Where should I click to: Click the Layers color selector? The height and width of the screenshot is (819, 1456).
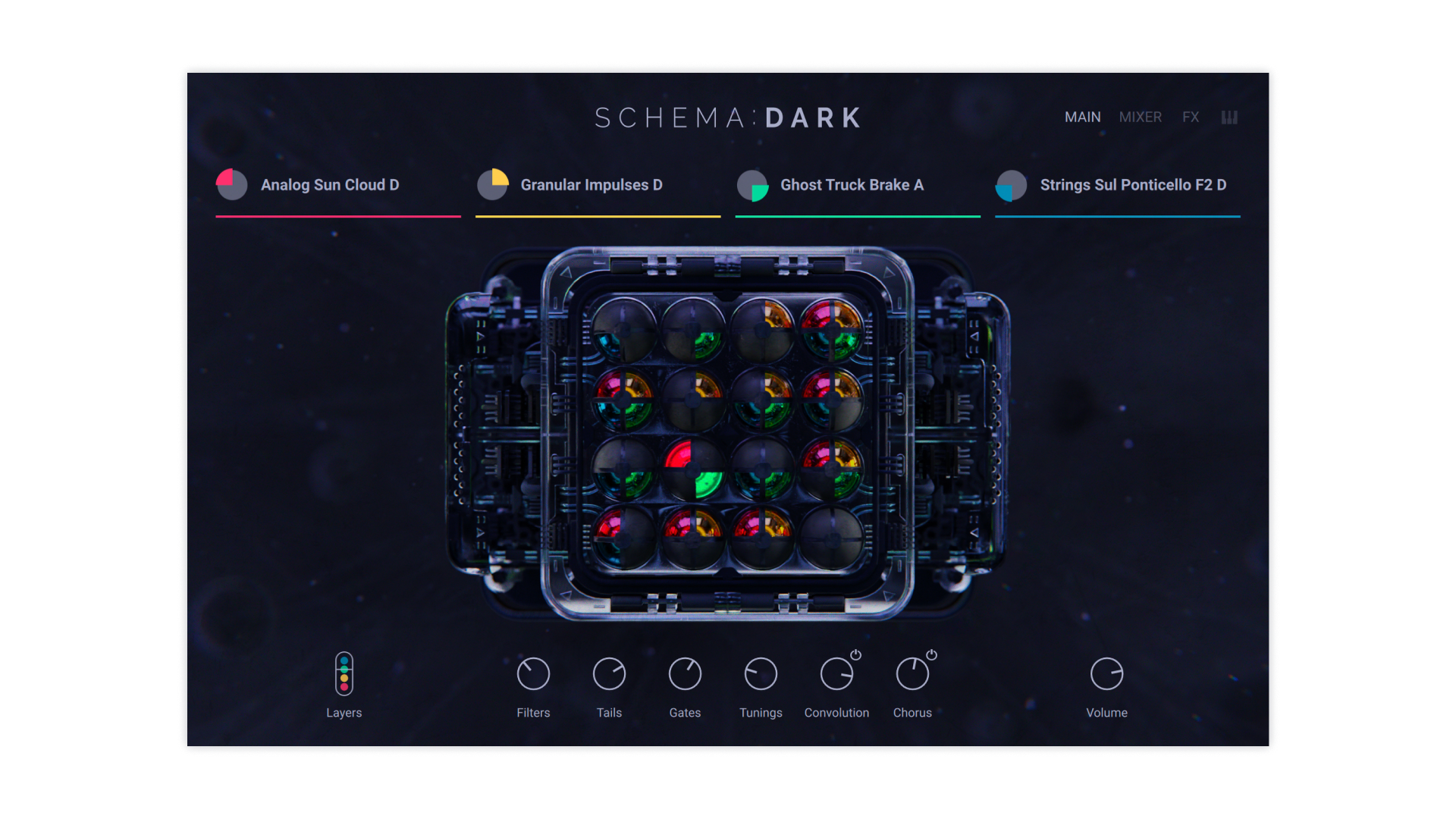click(344, 673)
